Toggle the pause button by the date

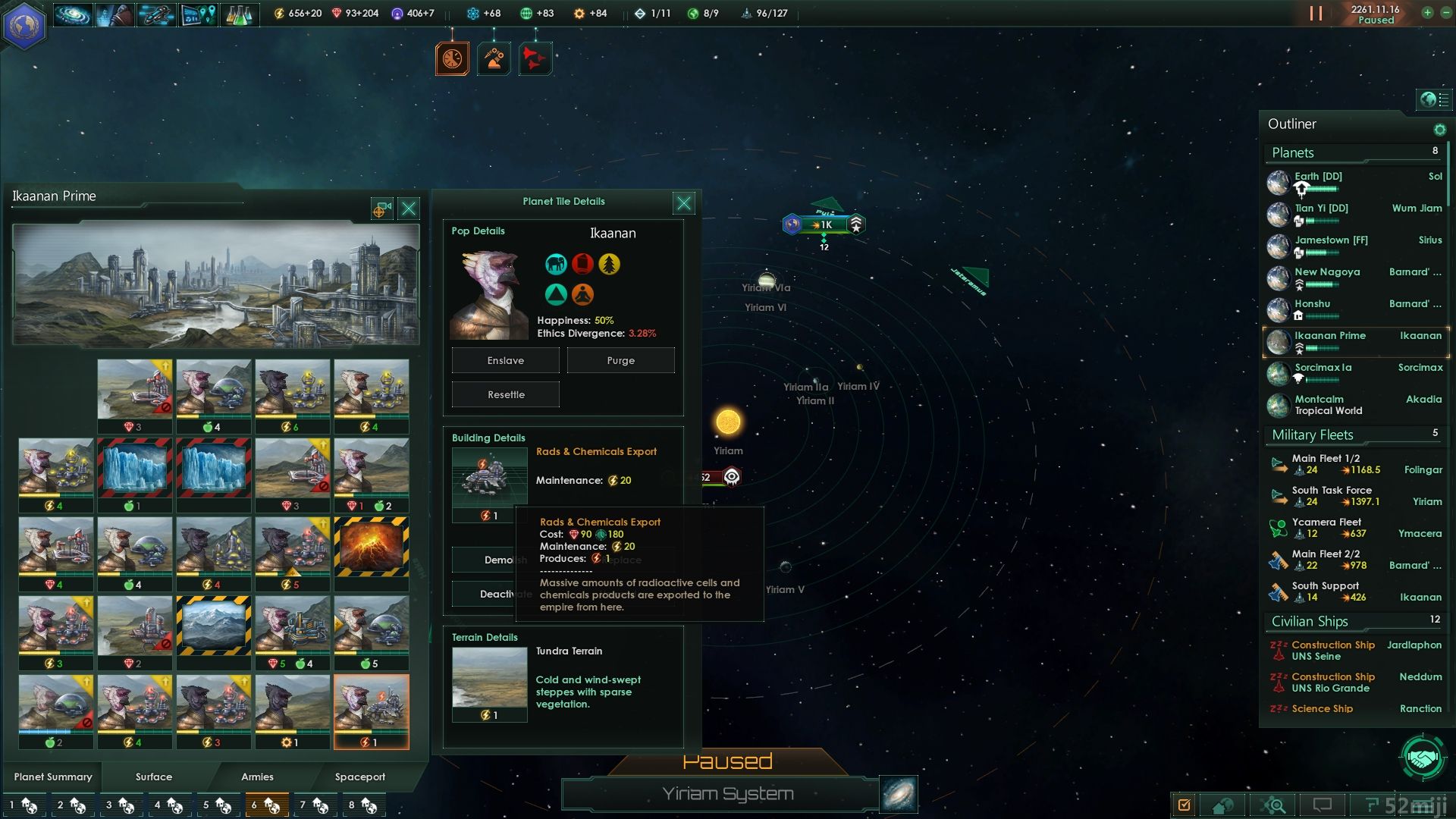point(1316,14)
